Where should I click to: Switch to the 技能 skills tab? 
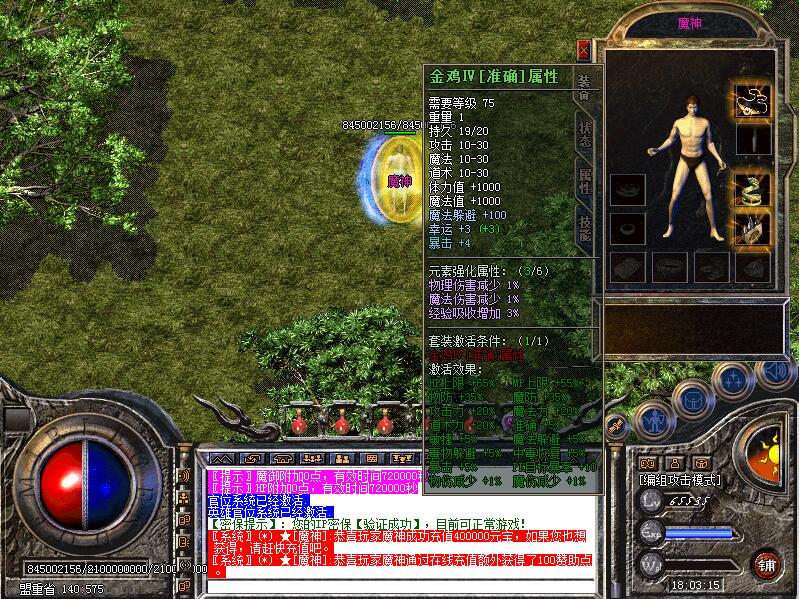pyautogui.click(x=585, y=230)
